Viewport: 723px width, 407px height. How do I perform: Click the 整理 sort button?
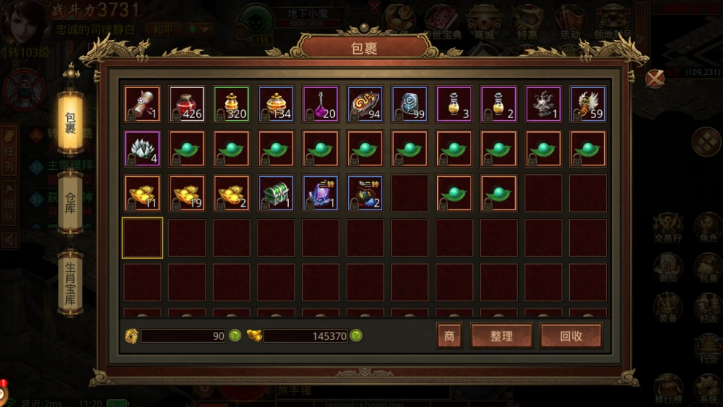(501, 336)
